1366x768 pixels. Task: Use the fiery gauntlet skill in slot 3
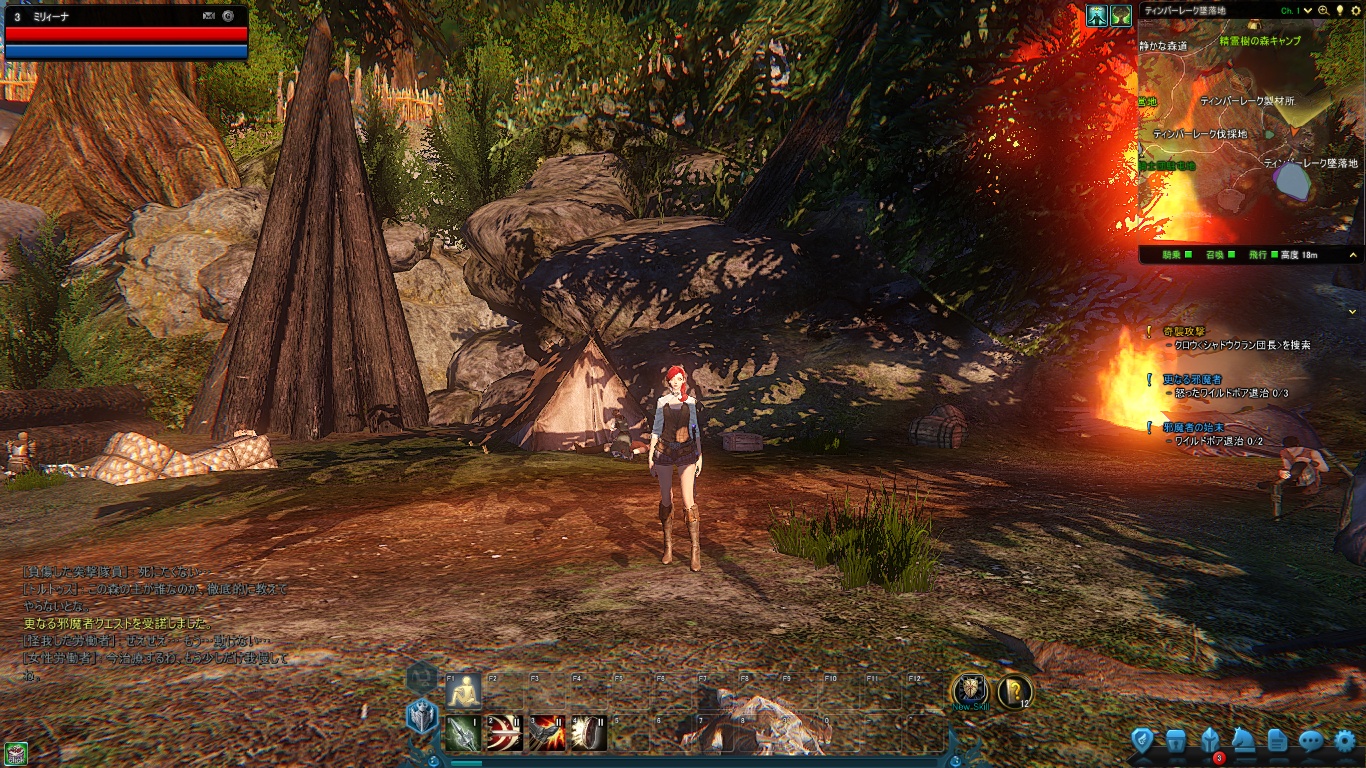(x=548, y=733)
